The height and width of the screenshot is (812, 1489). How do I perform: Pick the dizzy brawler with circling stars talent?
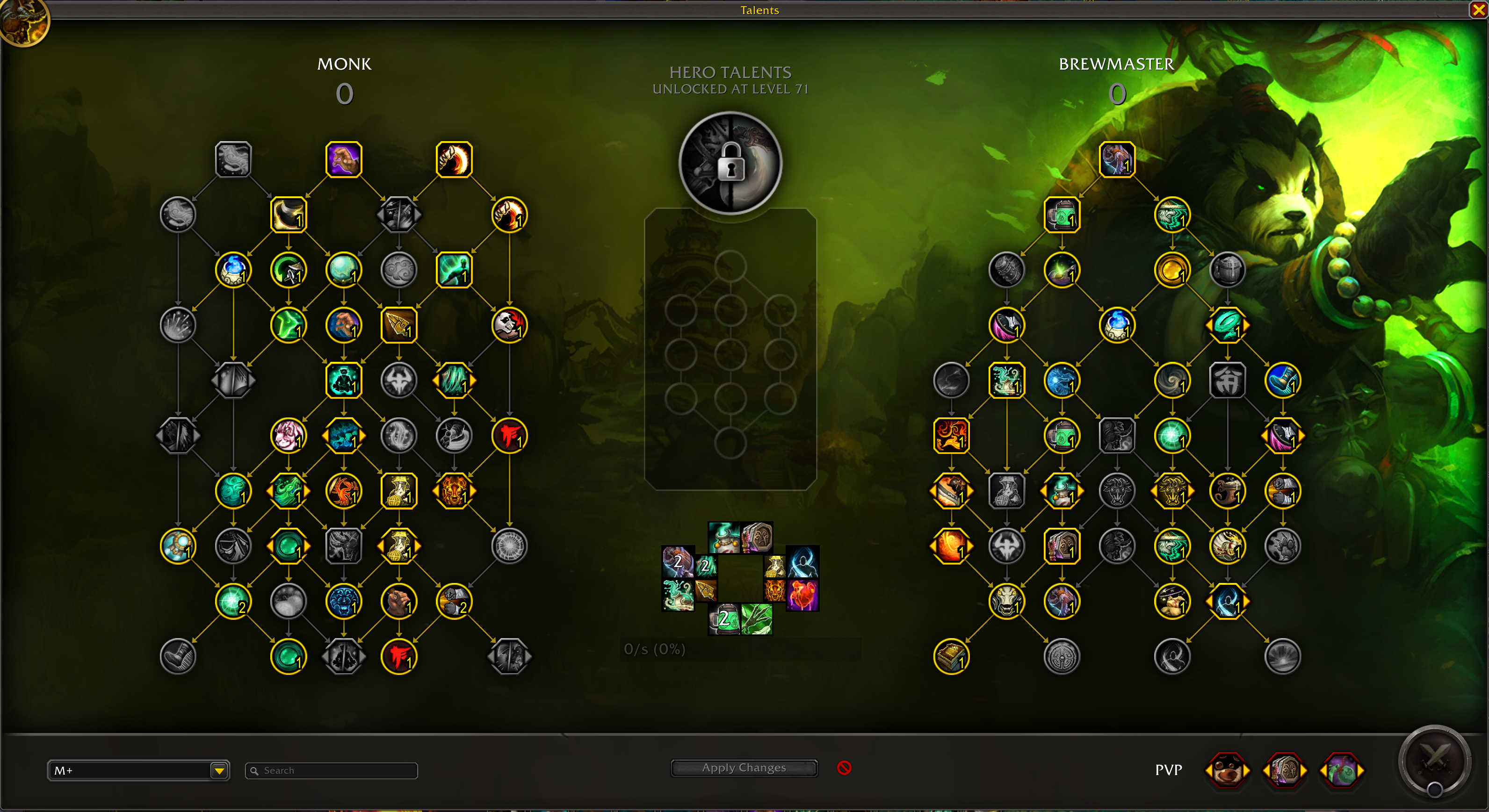1172,601
